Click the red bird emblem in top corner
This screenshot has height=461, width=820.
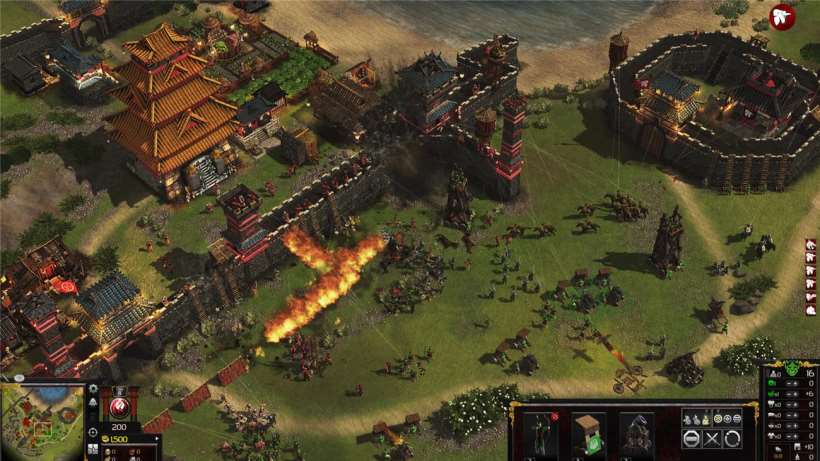tap(783, 17)
